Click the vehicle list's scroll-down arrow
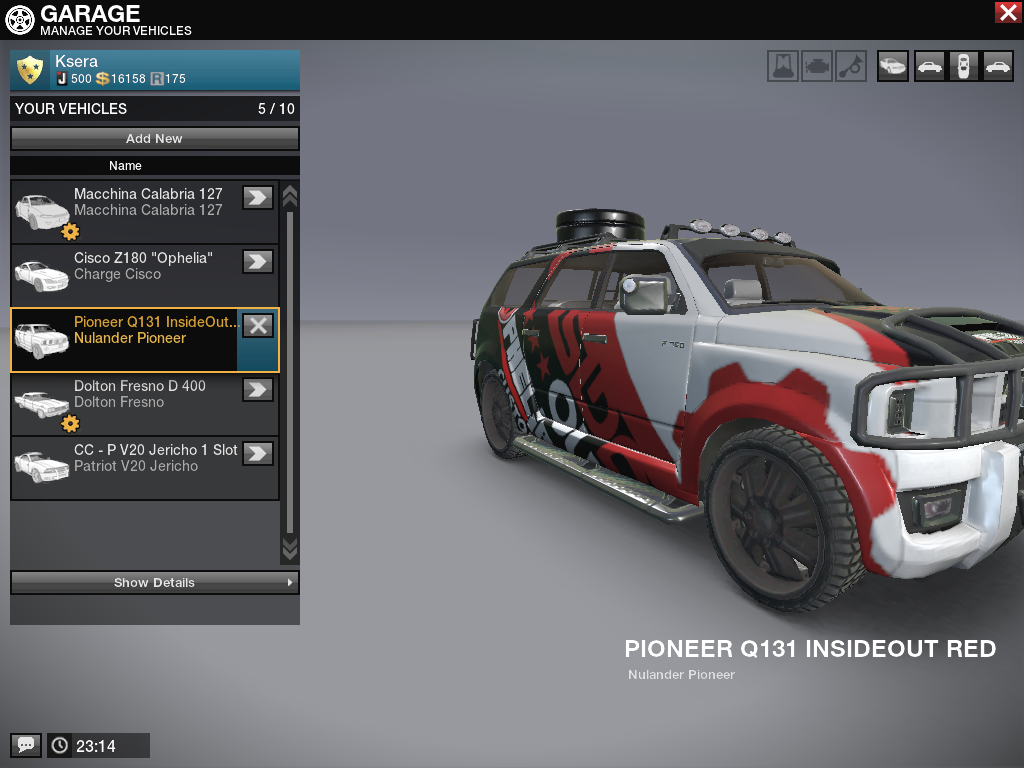 click(290, 548)
